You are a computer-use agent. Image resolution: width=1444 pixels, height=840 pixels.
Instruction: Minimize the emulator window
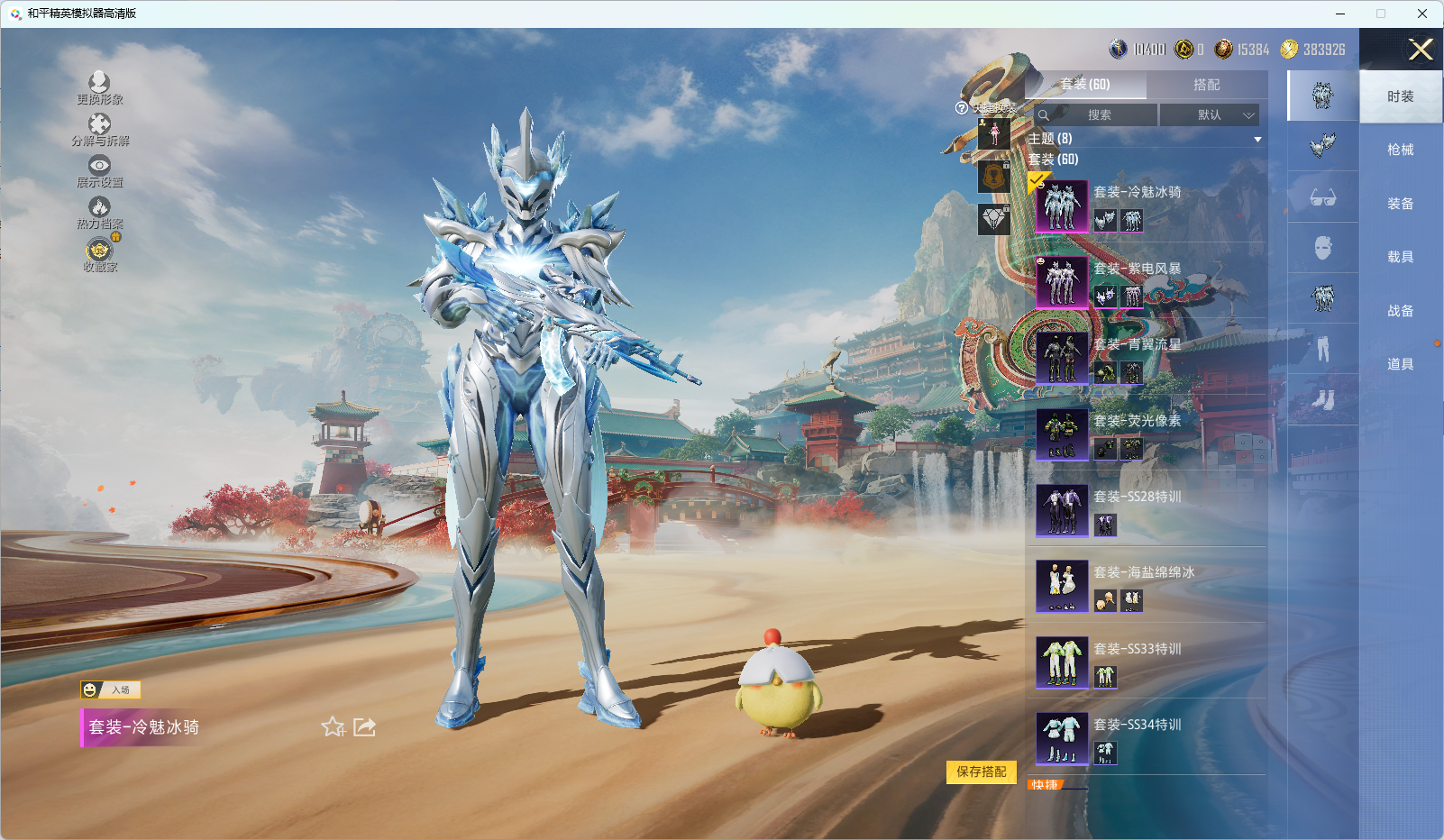pos(1339,14)
